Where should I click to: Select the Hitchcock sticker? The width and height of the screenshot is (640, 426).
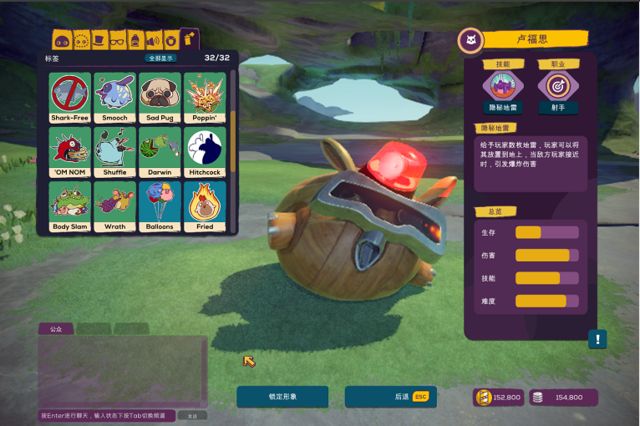point(204,151)
